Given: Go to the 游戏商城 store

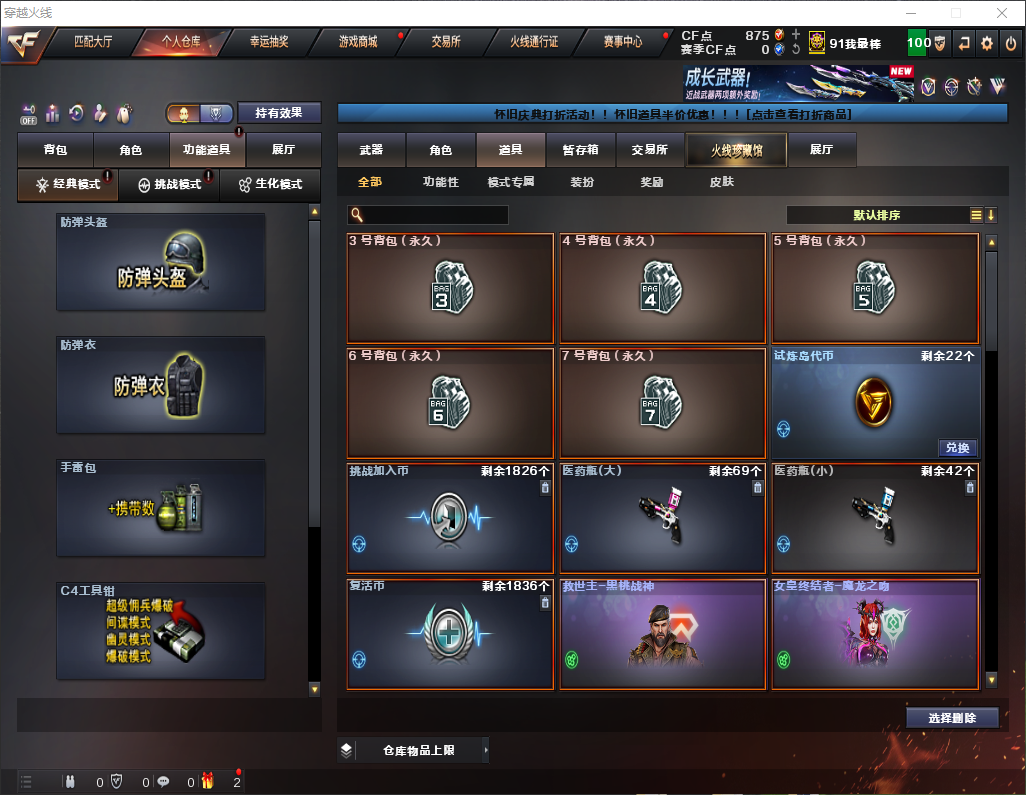Looking at the screenshot, I should (358, 42).
